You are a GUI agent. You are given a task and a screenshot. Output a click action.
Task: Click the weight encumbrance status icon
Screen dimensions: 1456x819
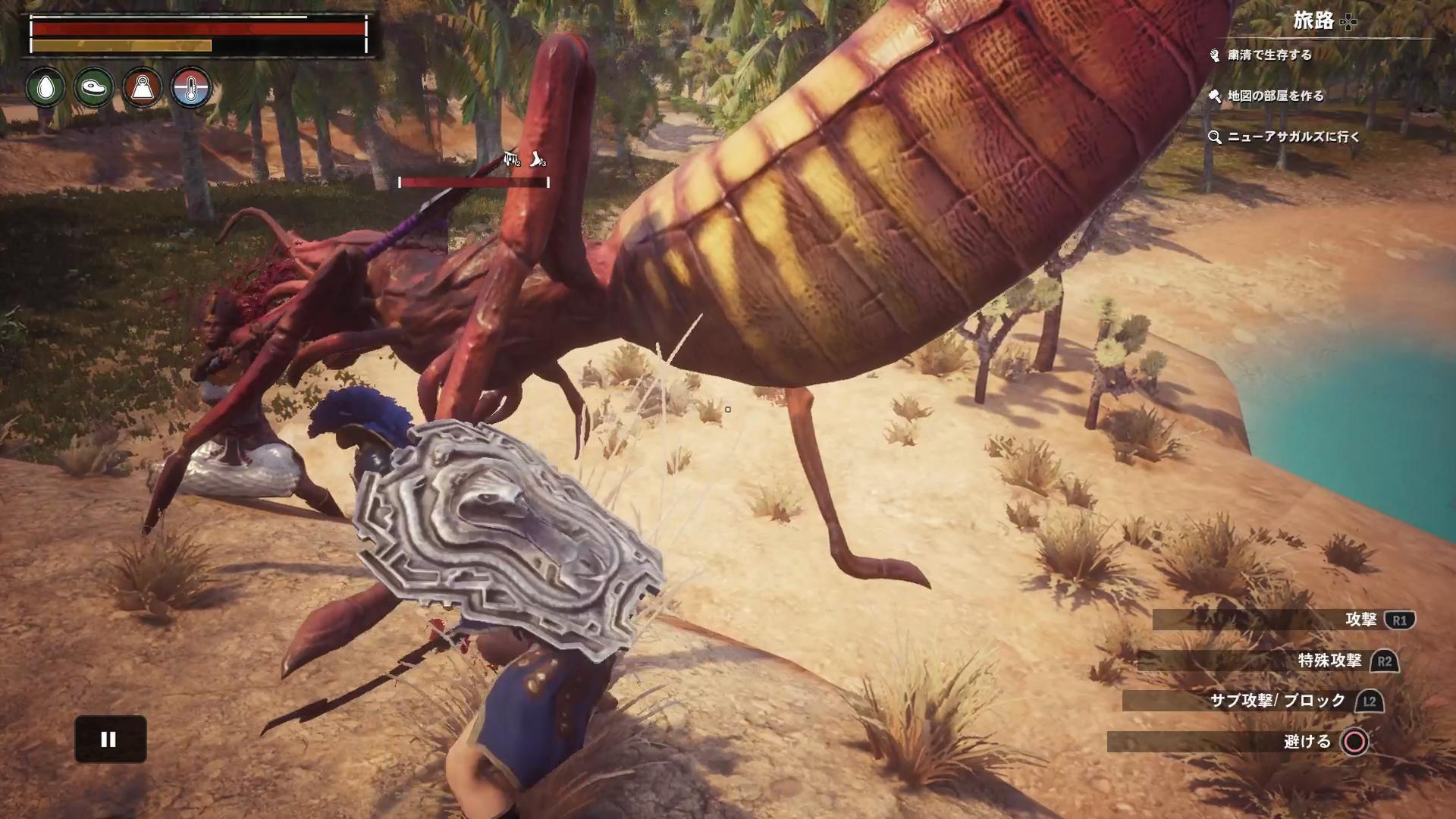pyautogui.click(x=143, y=88)
